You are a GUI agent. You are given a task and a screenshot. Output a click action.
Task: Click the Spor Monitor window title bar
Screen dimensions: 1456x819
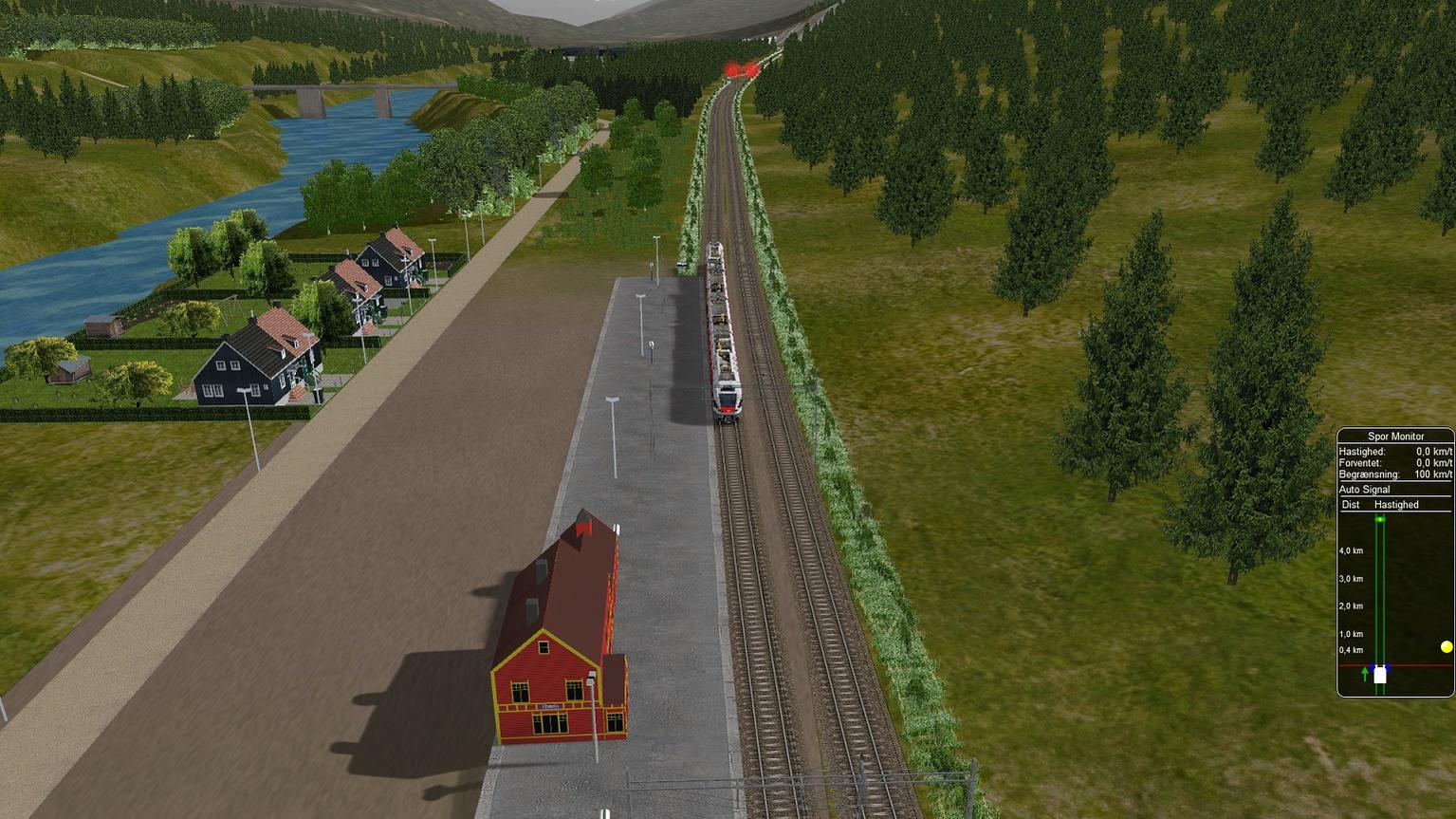click(x=1395, y=437)
